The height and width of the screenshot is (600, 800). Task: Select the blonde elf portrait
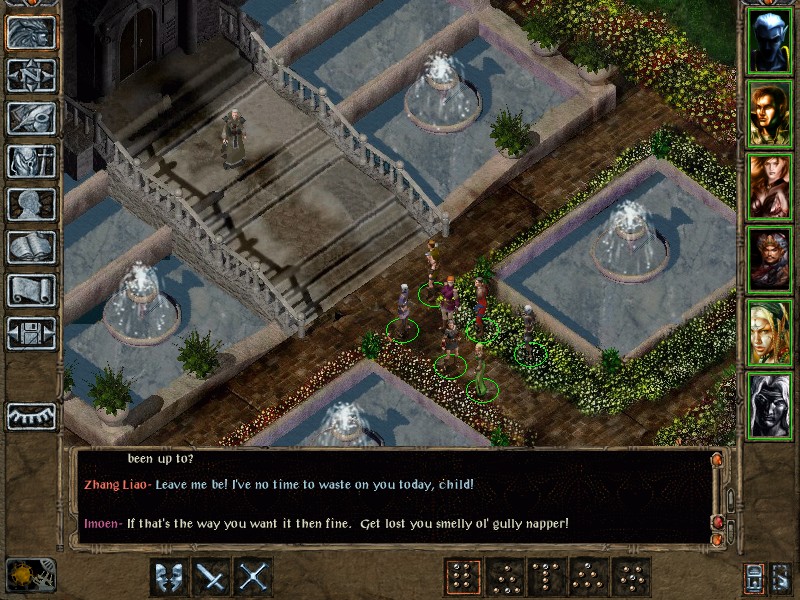point(769,333)
